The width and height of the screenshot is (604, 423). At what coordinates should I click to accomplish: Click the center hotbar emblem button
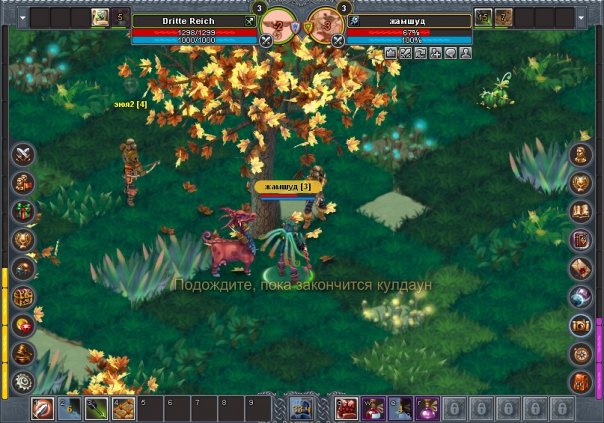301,407
